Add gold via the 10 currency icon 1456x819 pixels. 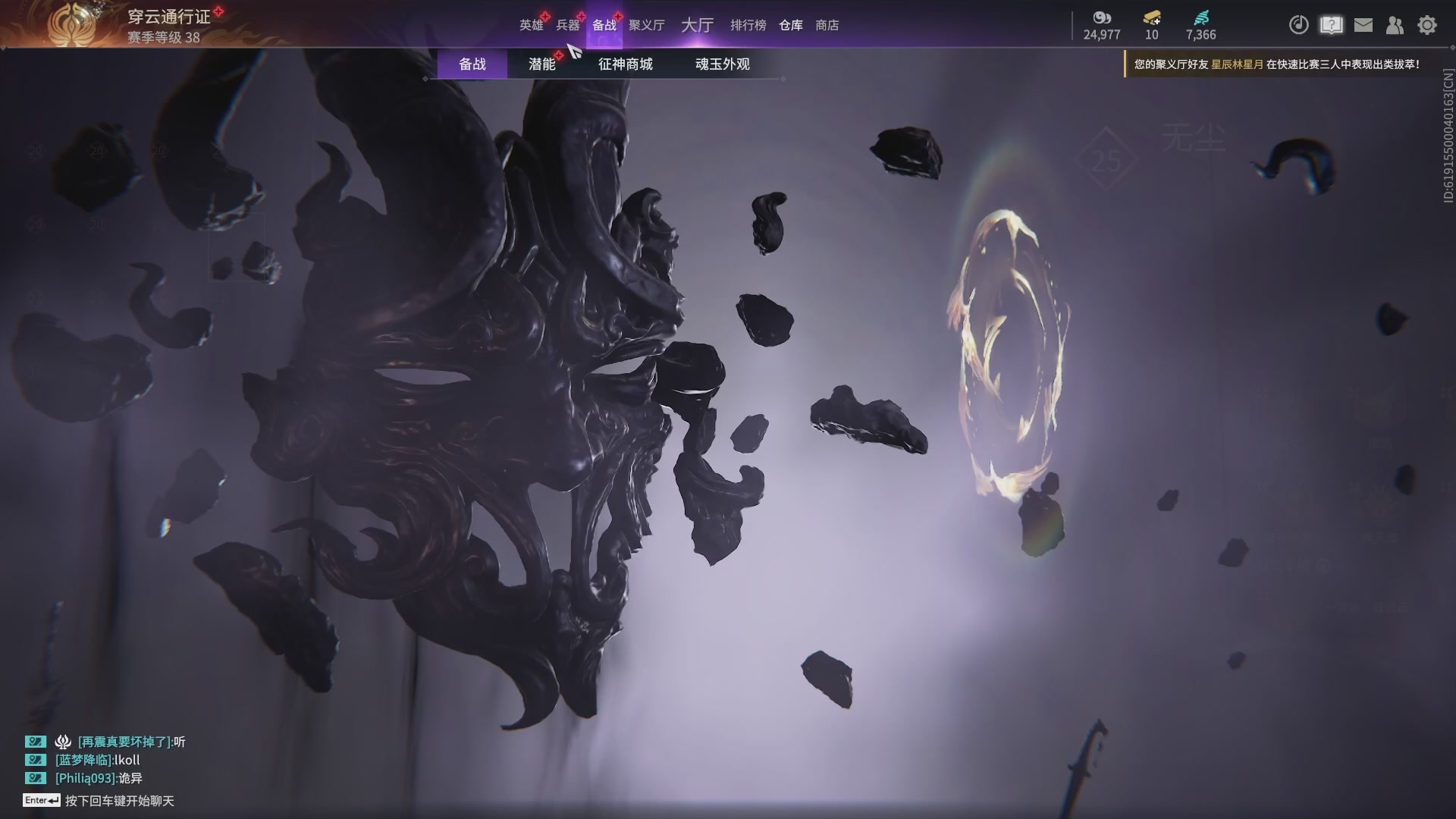(x=1152, y=17)
